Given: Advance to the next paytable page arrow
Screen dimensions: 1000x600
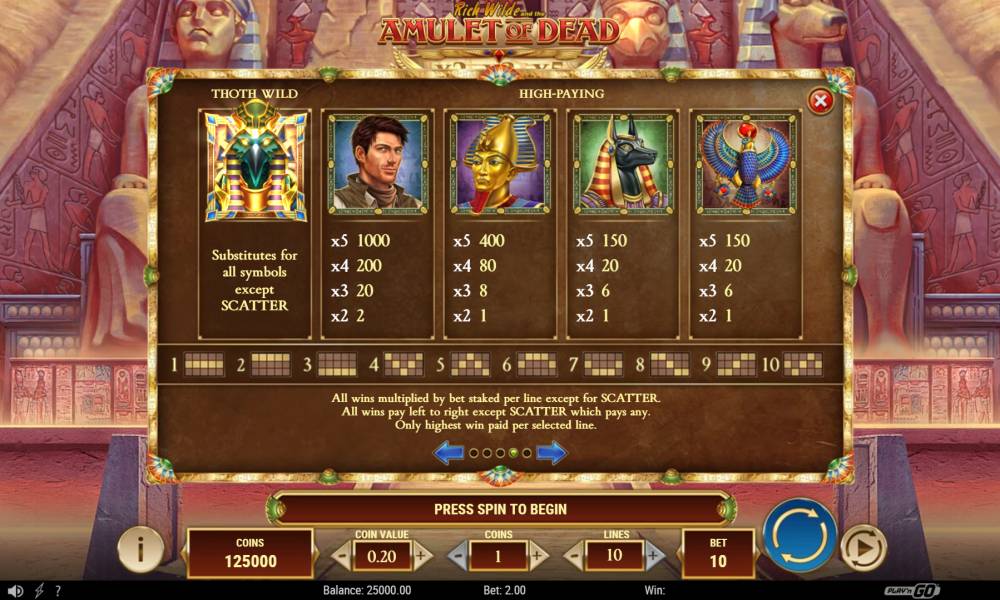Looking at the screenshot, I should 551,453.
